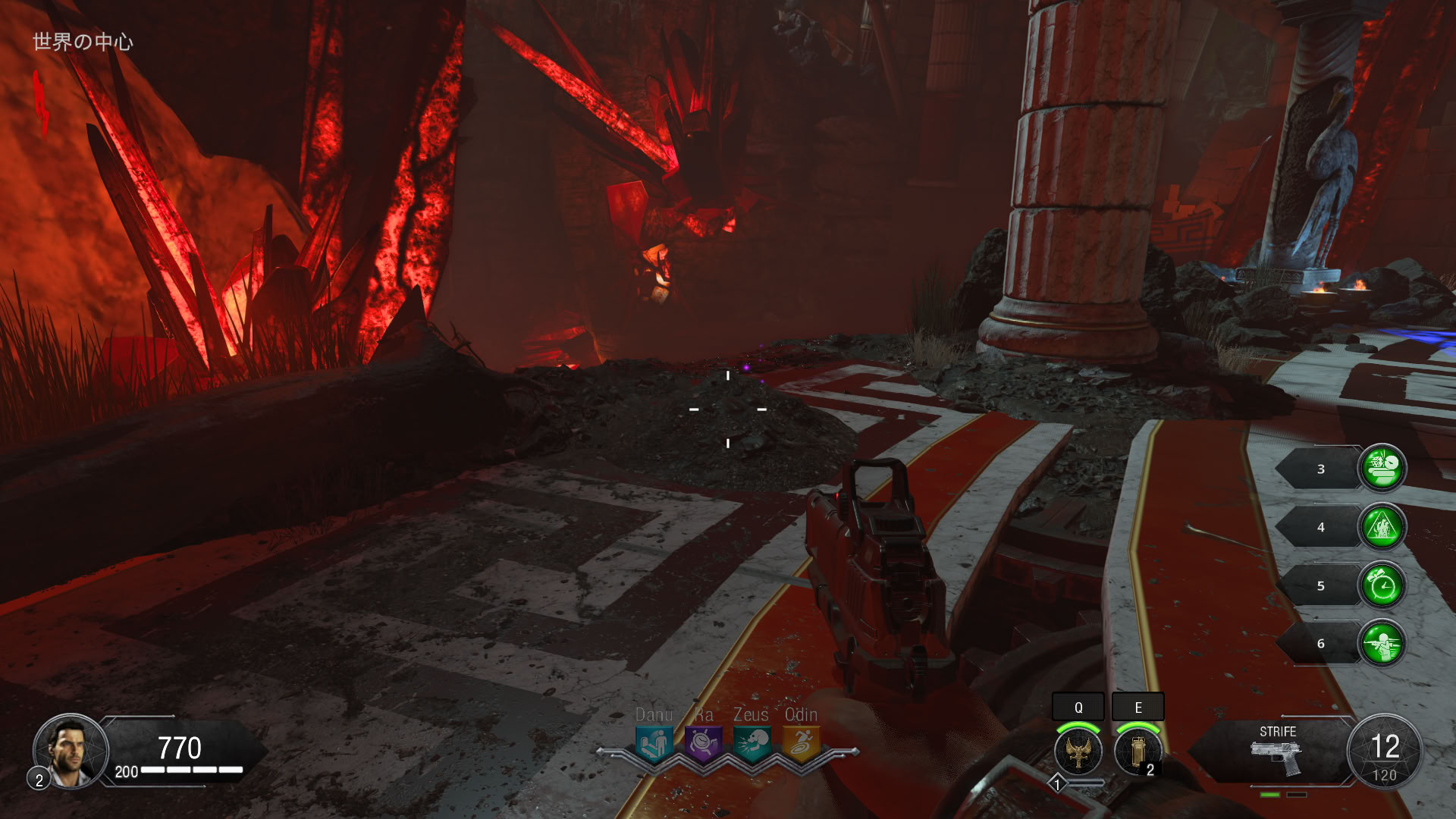
Task: Activate the golden winged special weapon
Action: click(1078, 752)
